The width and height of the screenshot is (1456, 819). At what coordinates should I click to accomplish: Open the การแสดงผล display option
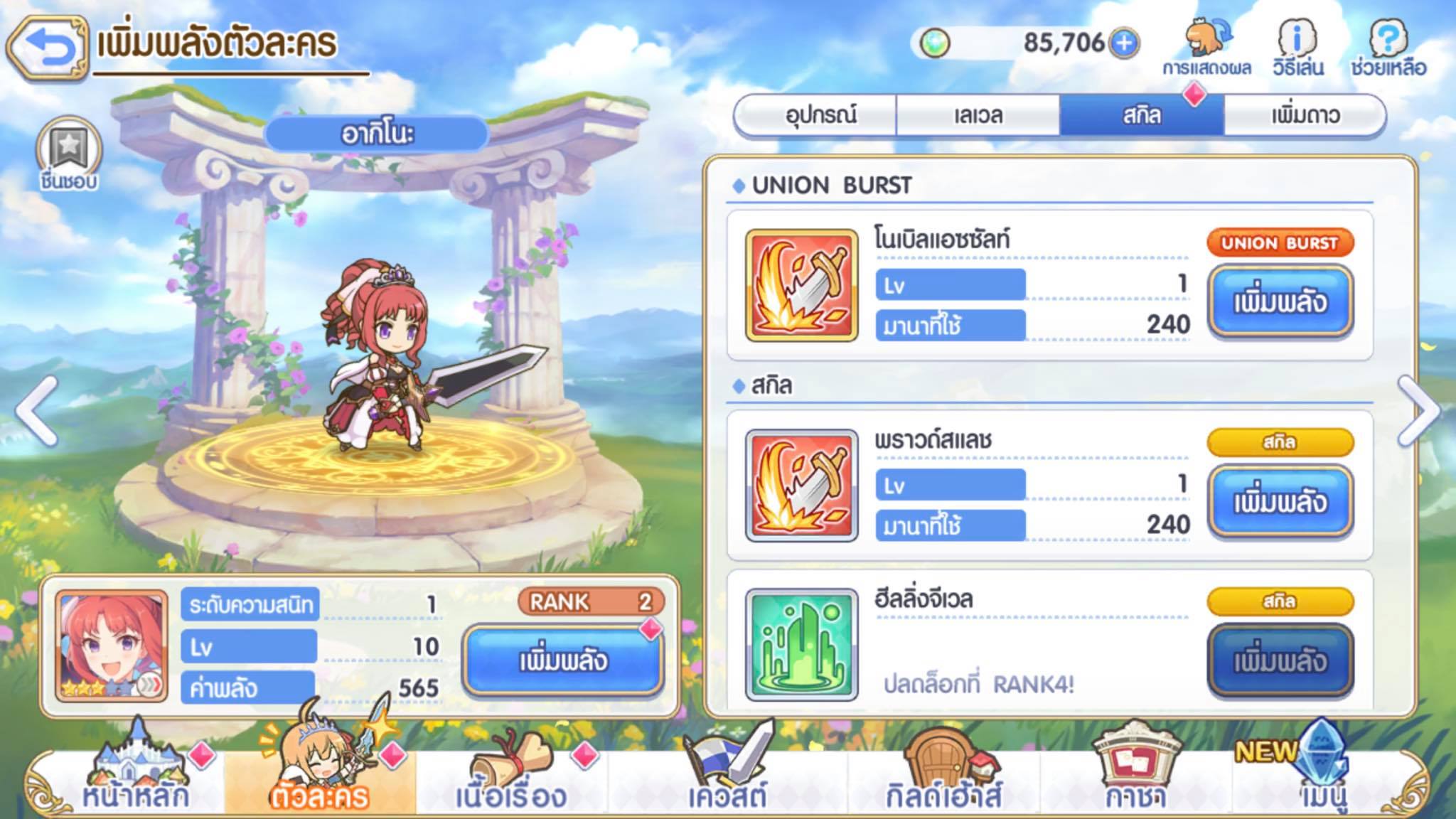coord(1206,48)
